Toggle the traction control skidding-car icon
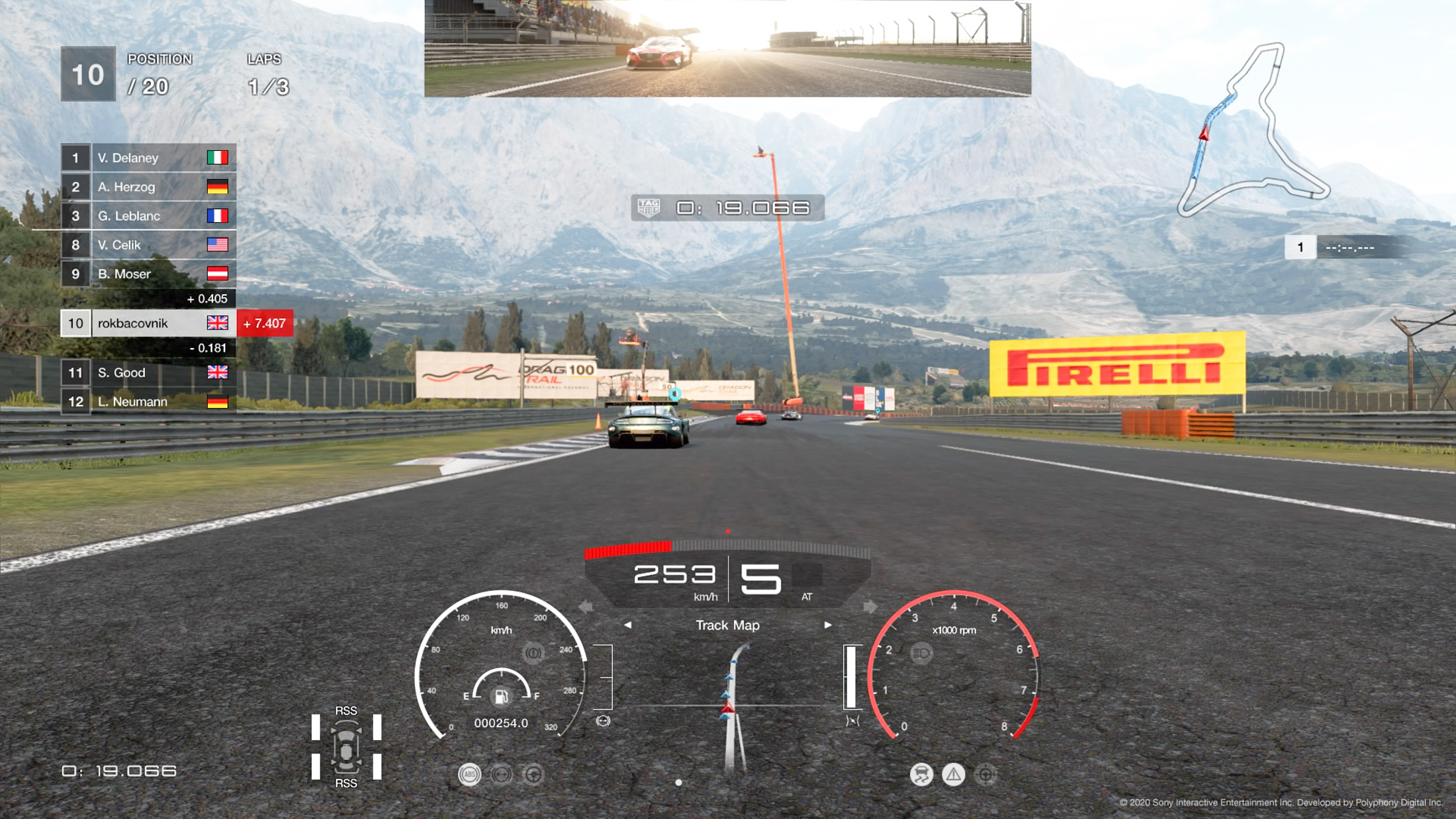The width and height of the screenshot is (1456, 819). (921, 775)
